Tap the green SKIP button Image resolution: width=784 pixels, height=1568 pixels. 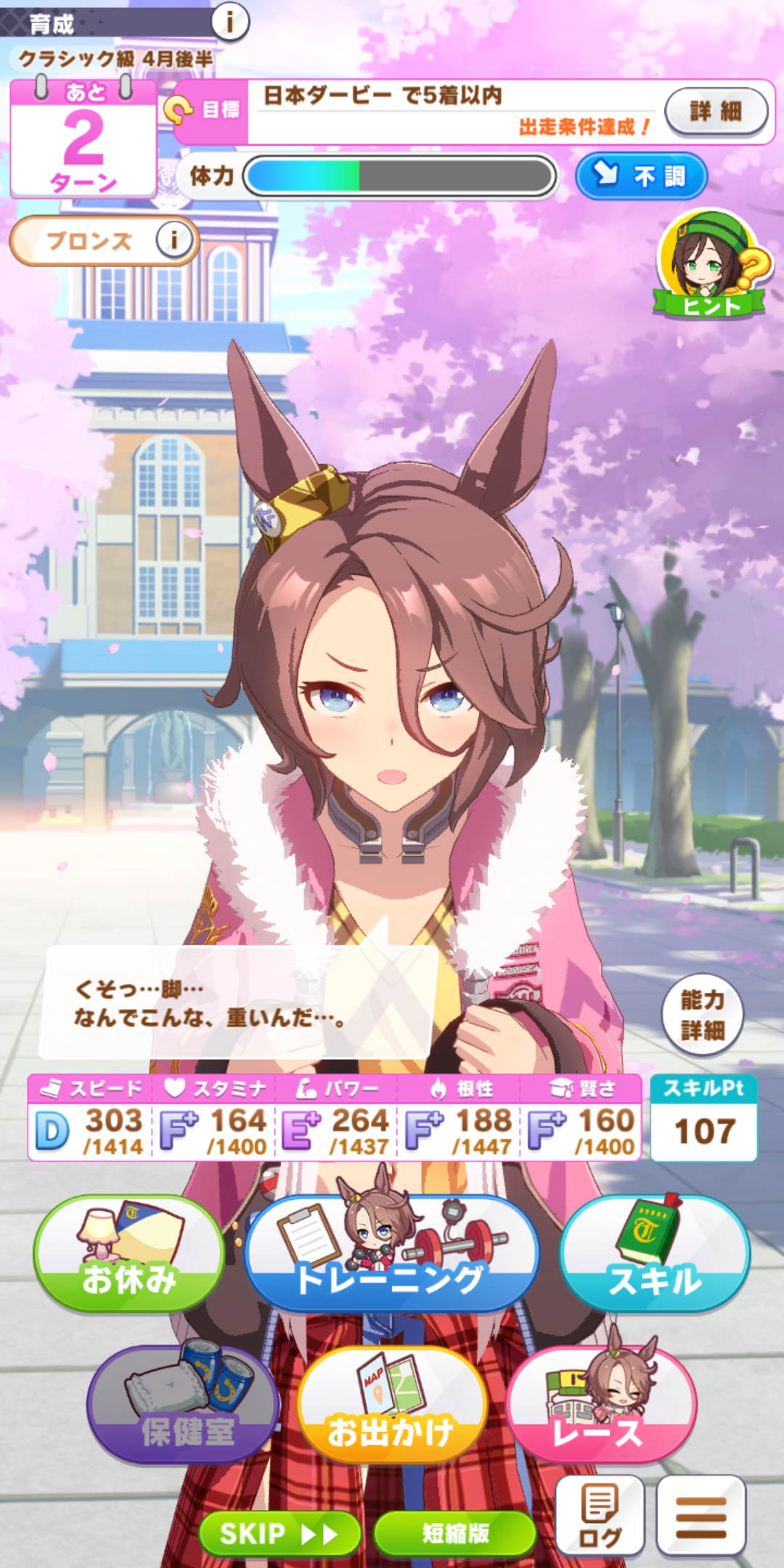[x=279, y=1533]
